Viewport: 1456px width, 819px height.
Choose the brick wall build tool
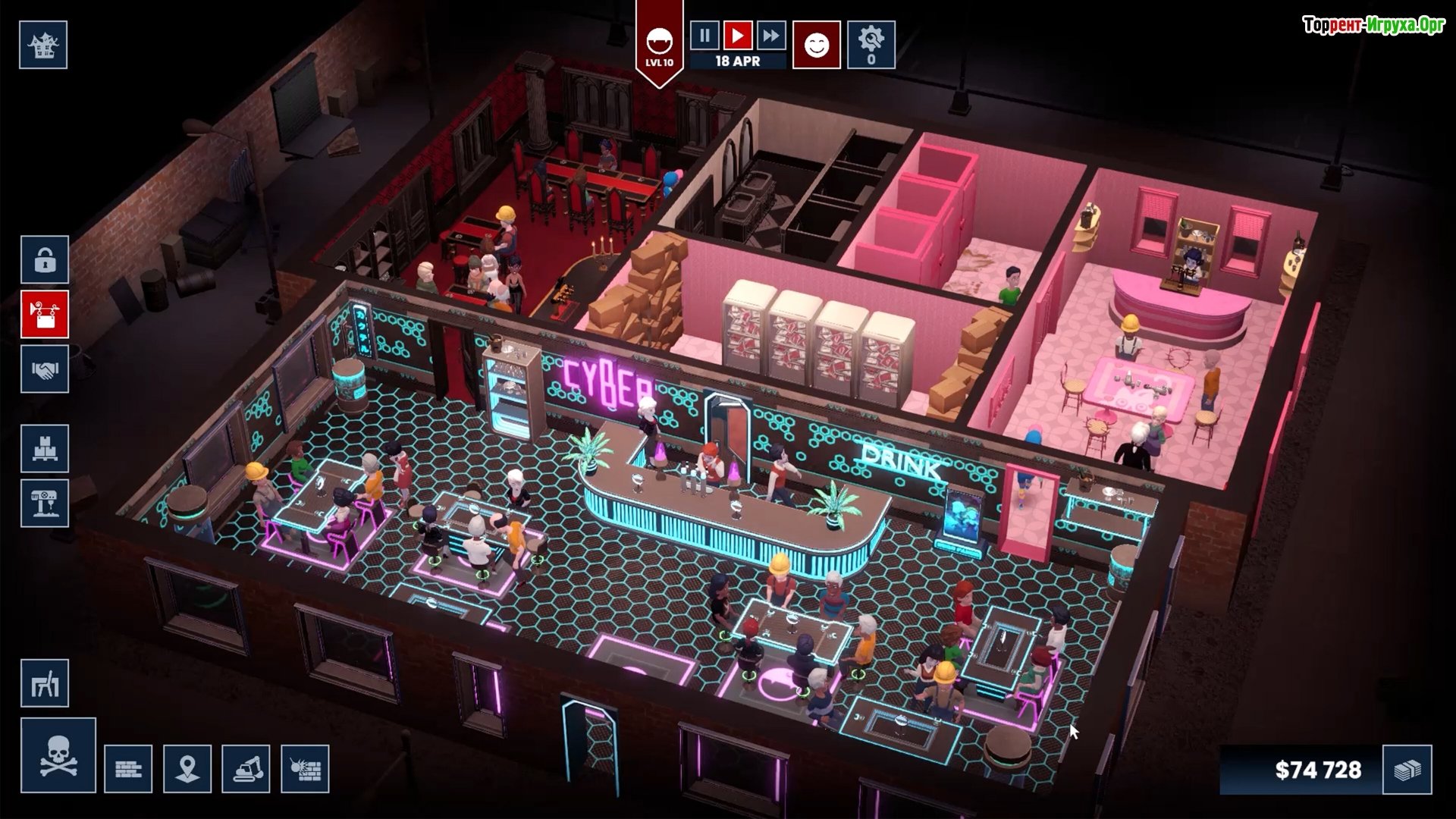coord(128,769)
